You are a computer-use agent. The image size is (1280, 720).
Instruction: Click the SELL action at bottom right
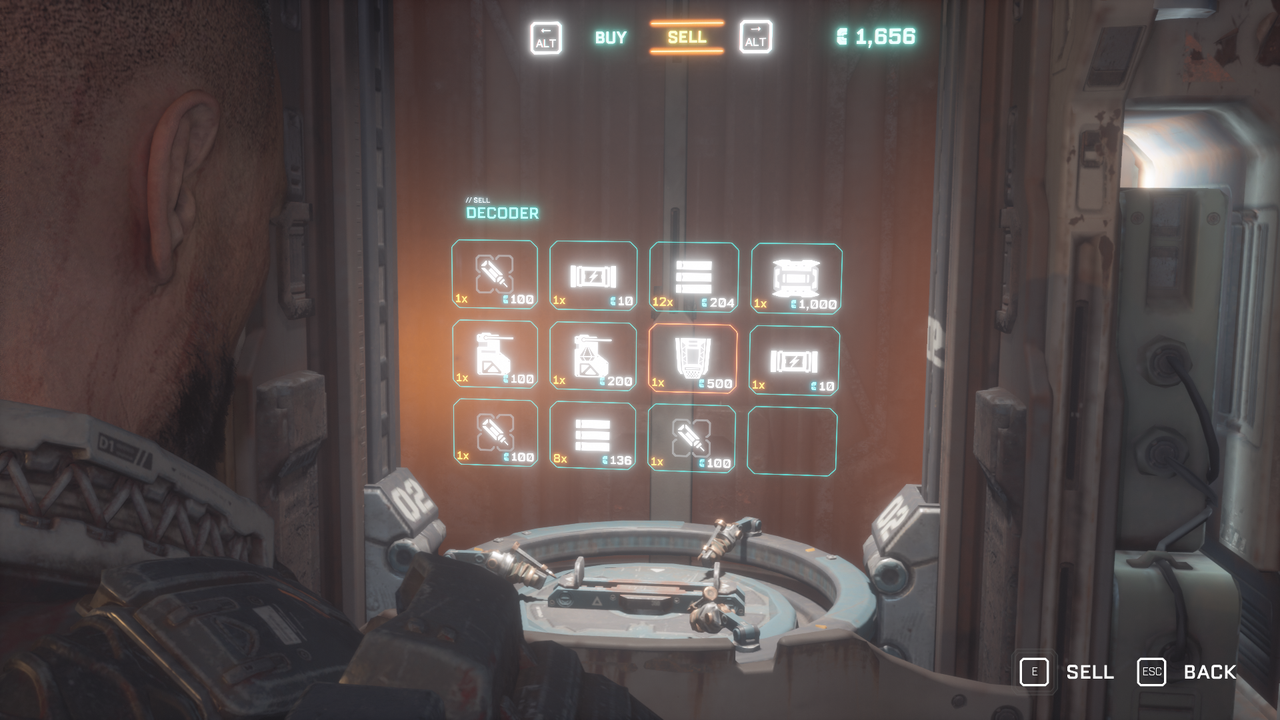point(1091,672)
